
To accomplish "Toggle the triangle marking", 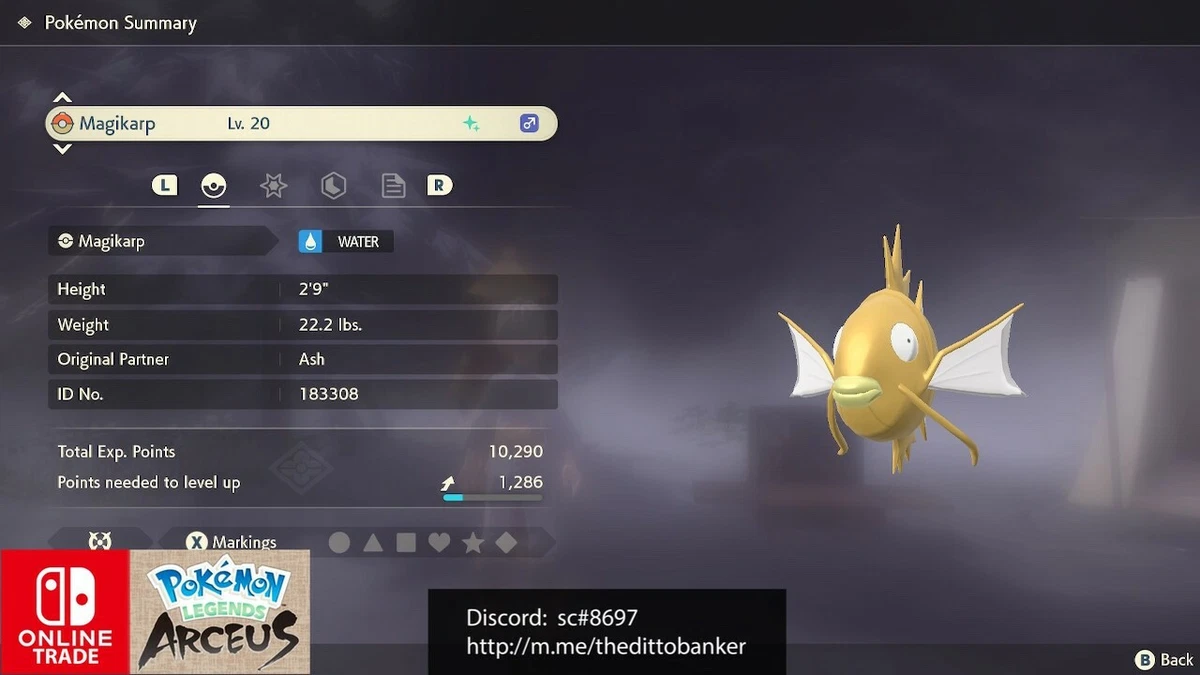I will (373, 542).
